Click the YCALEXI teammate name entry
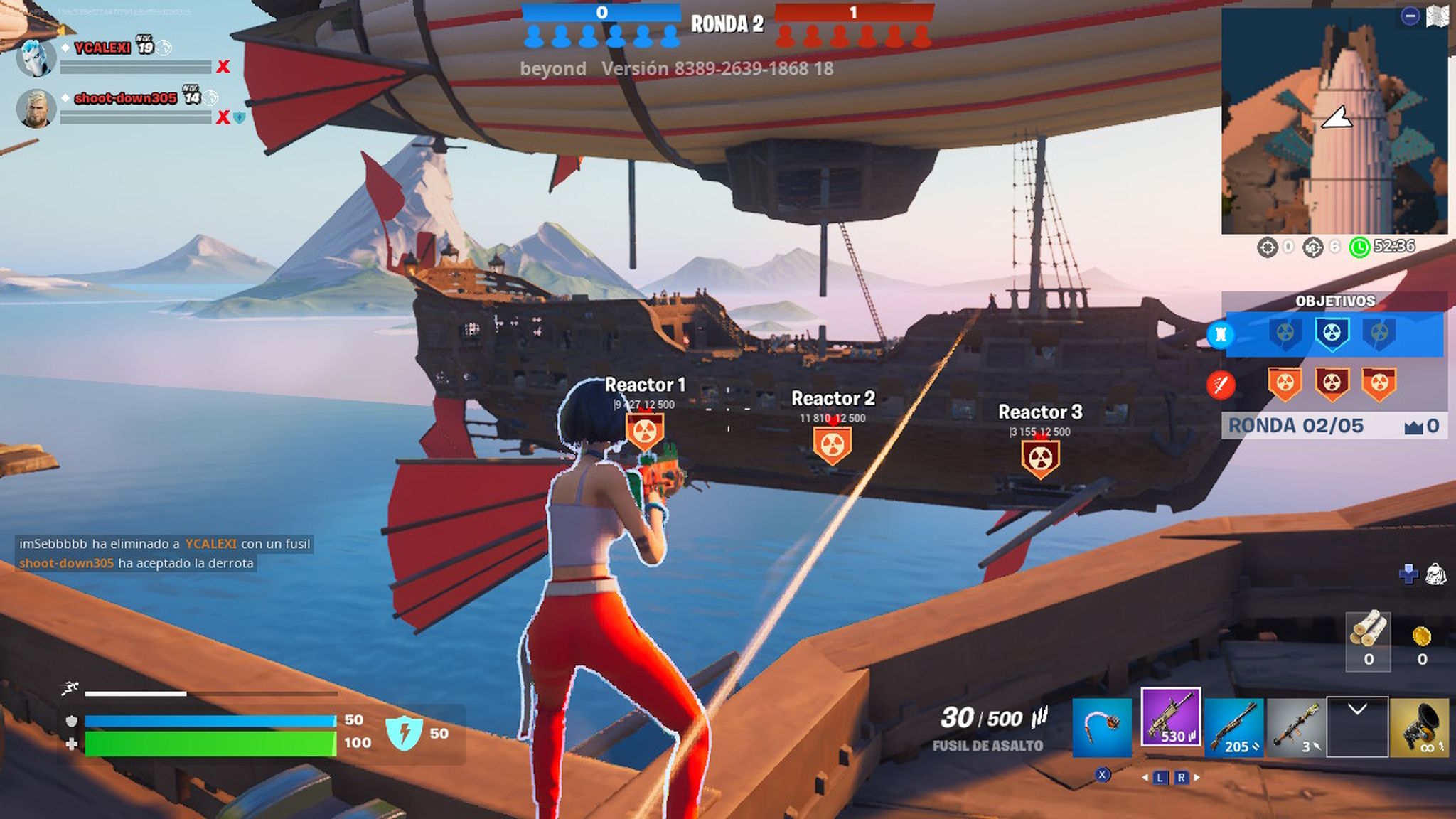This screenshot has width=1456, height=819. [x=102, y=49]
